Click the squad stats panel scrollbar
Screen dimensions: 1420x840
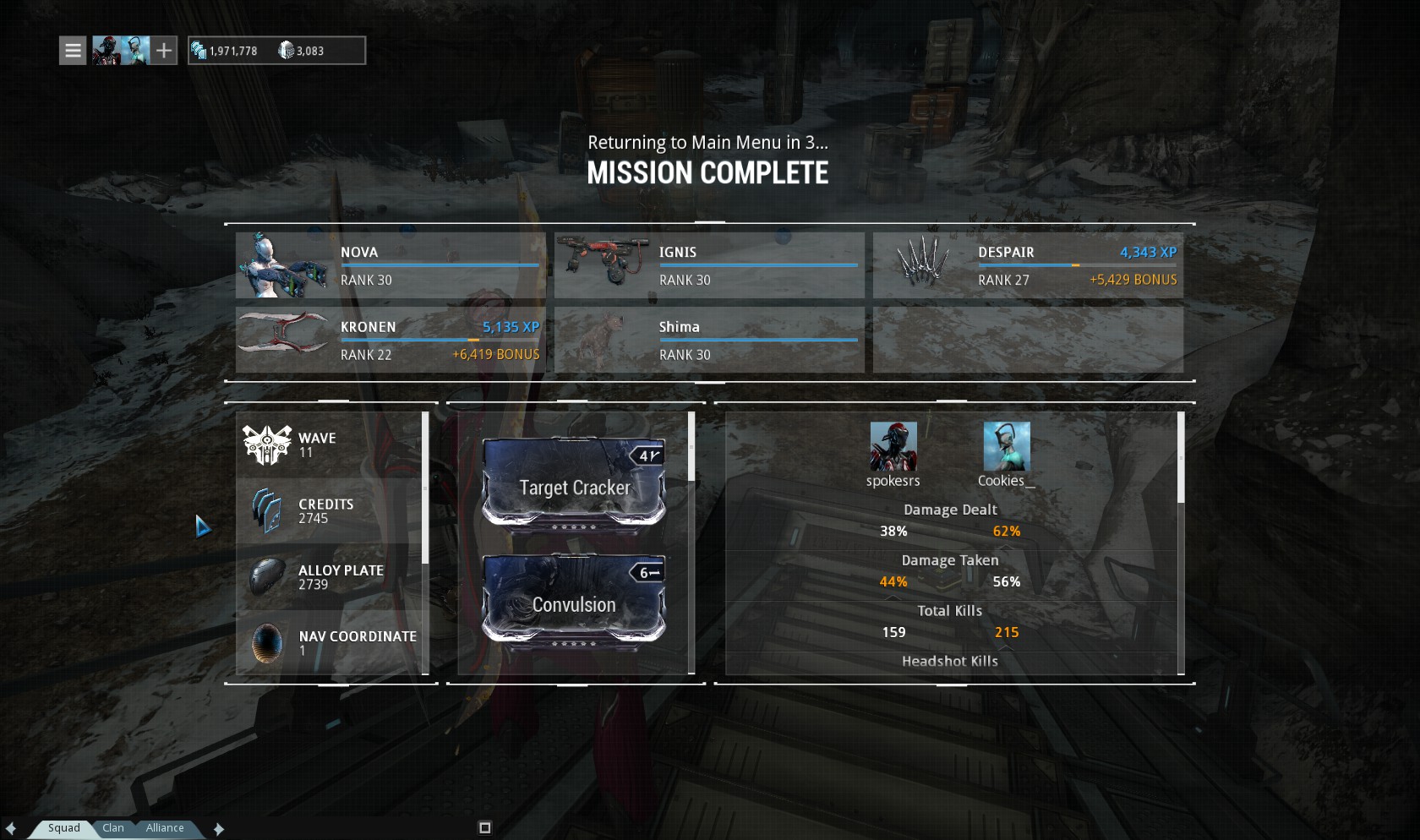coord(1181,459)
